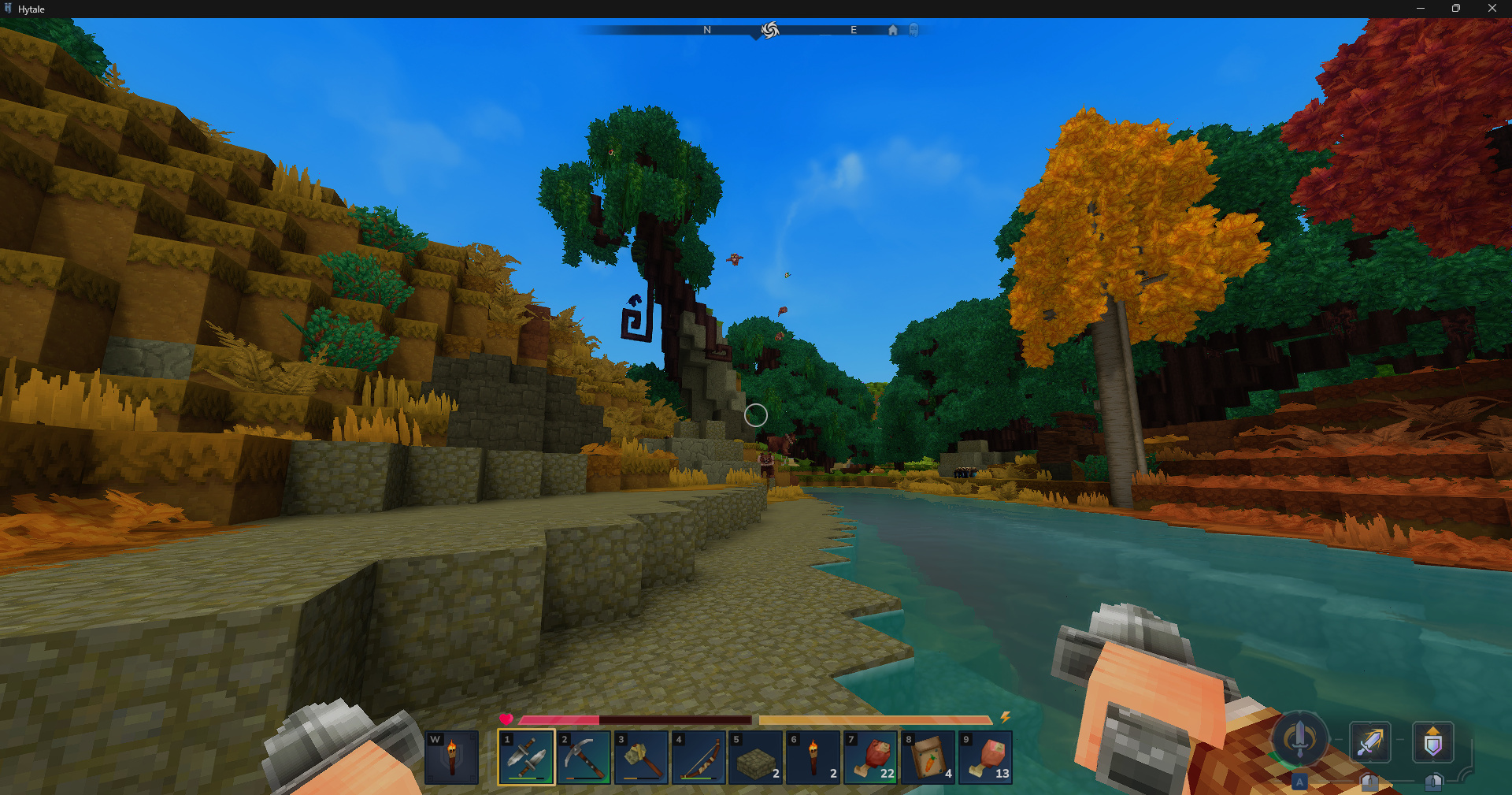Select the stack of 13 raw meat
Screen dimensions: 1512x795
pos(986,757)
